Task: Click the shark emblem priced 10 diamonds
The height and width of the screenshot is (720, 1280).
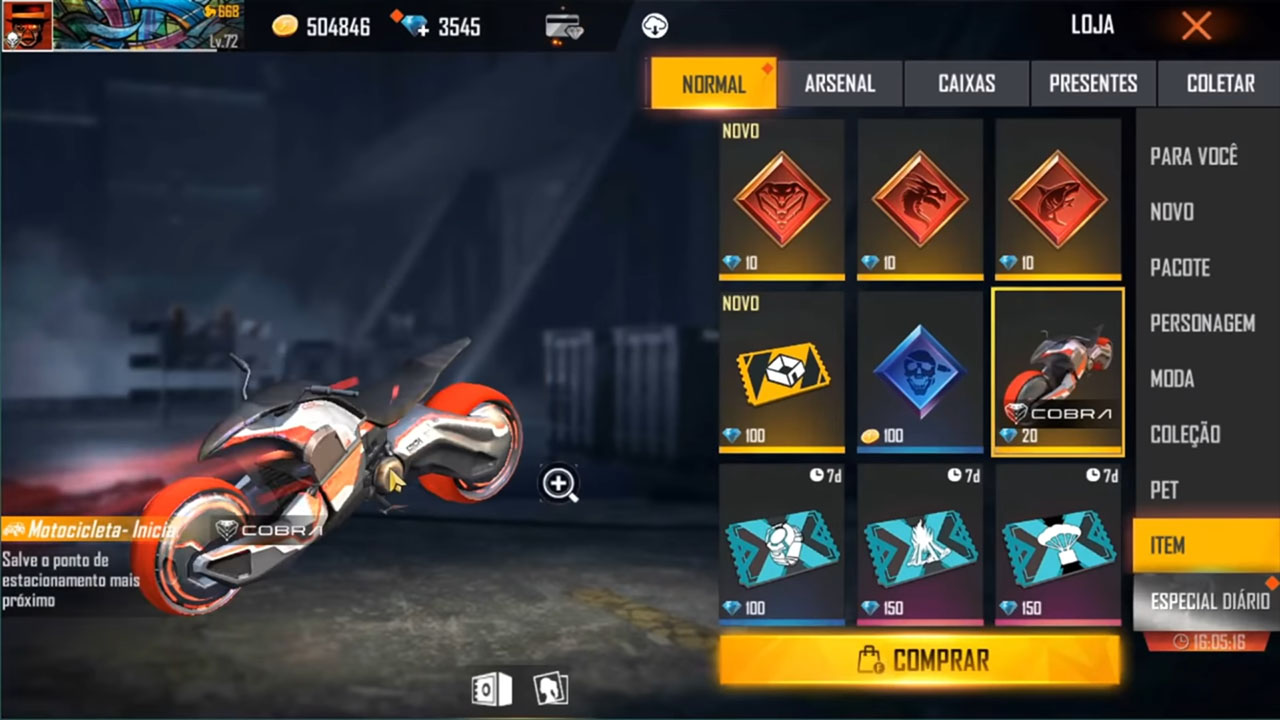Action: (x=1058, y=200)
